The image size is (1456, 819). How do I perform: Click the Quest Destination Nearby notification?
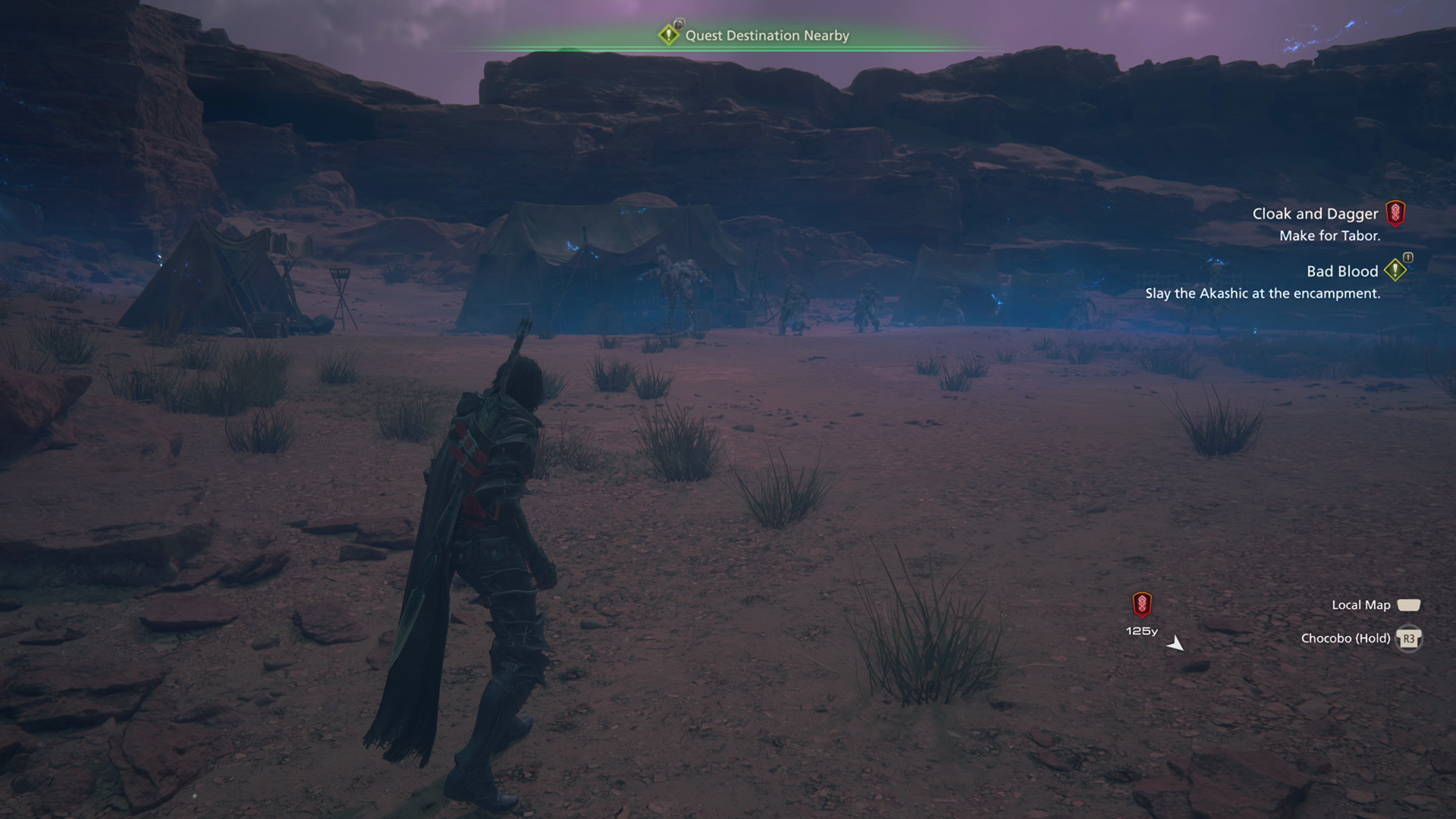point(766,36)
